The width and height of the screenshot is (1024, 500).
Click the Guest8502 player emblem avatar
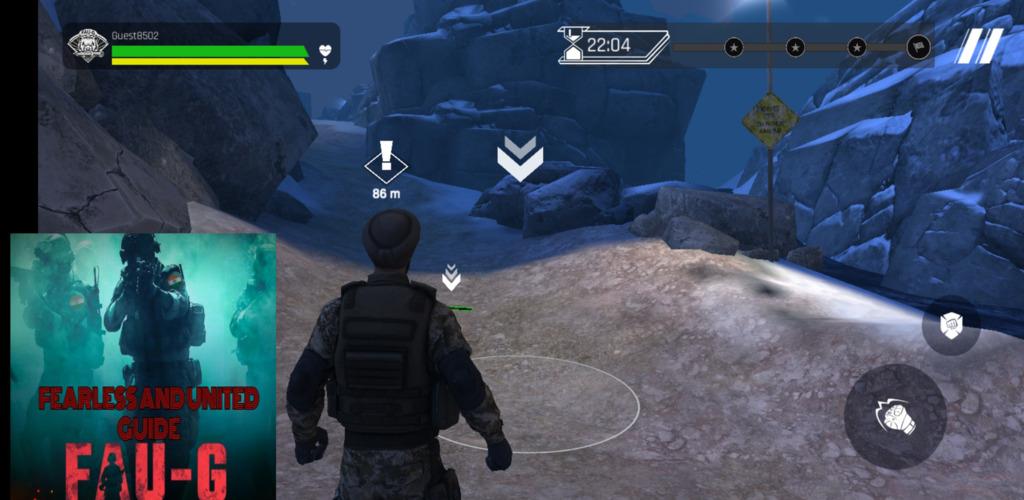87,46
